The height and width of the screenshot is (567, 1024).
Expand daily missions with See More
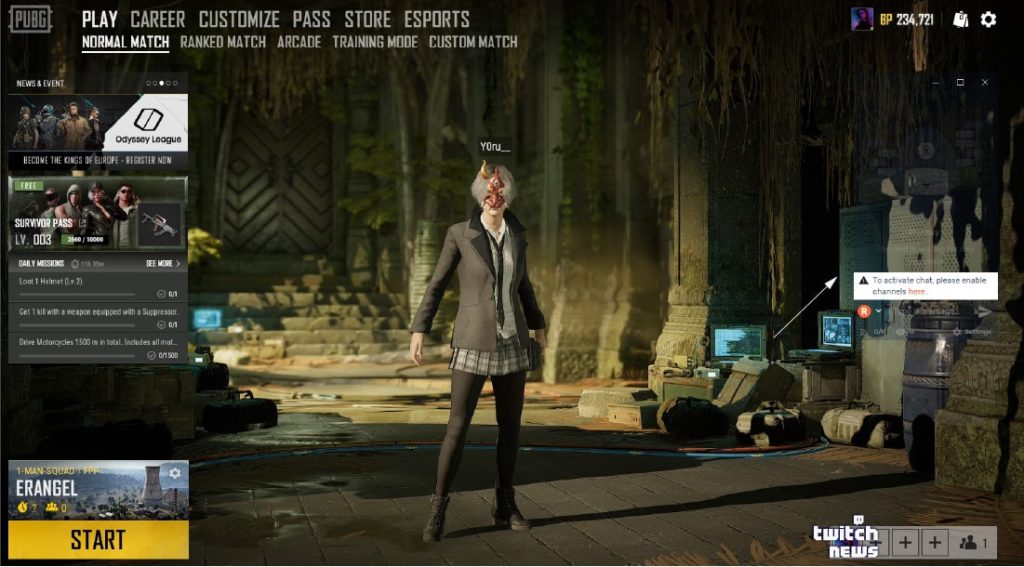pyautogui.click(x=163, y=264)
